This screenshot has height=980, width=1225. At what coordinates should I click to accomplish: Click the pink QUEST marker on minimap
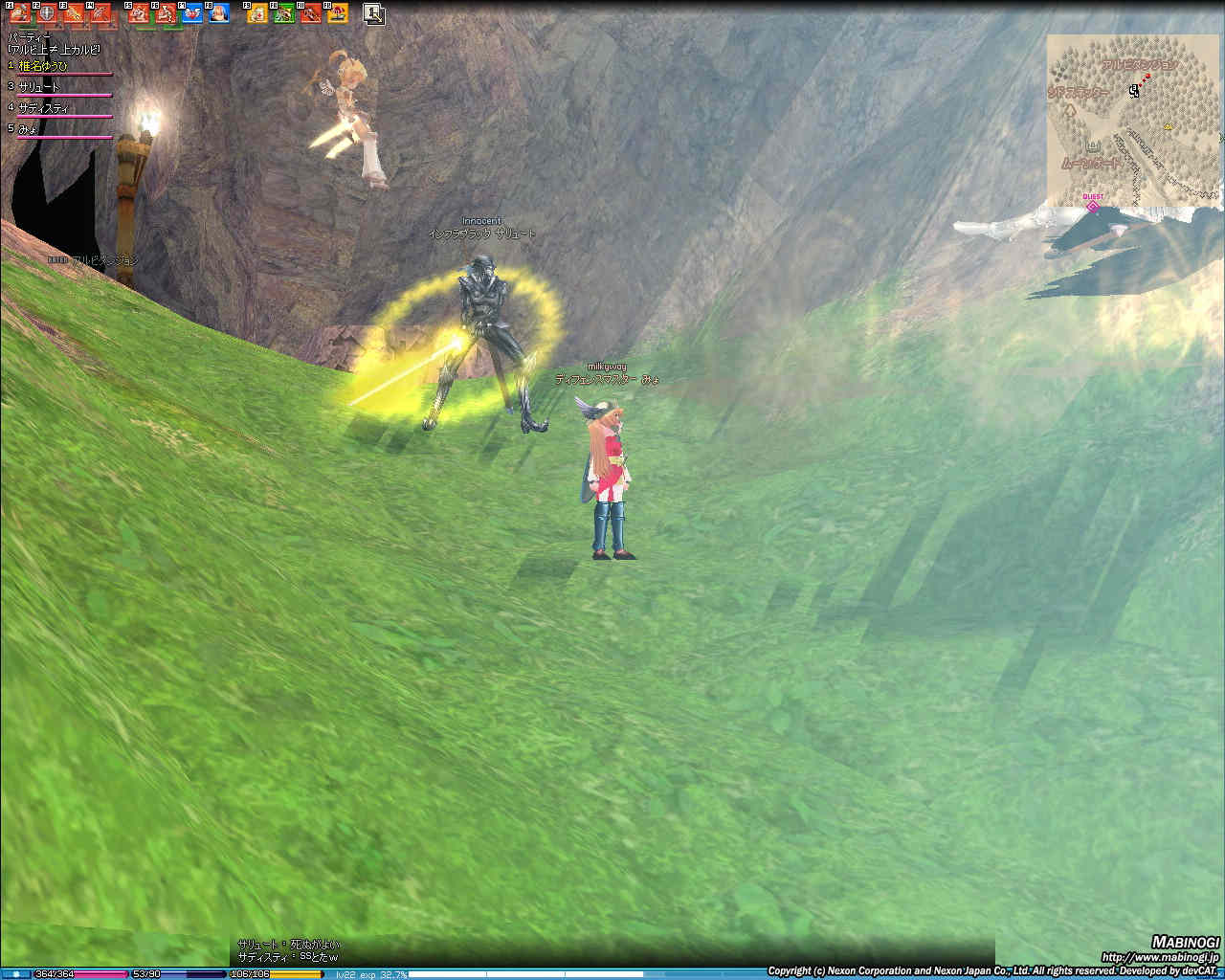coord(1092,205)
